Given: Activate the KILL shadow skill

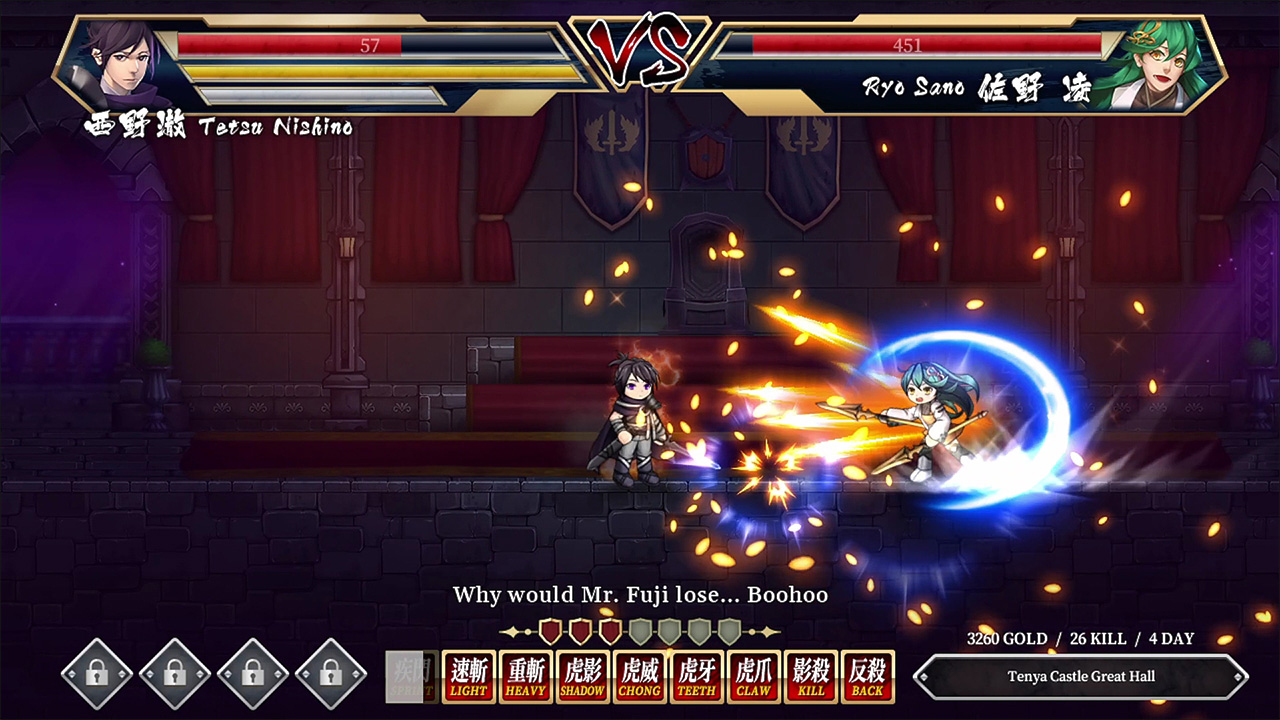Looking at the screenshot, I should pyautogui.click(x=811, y=676).
